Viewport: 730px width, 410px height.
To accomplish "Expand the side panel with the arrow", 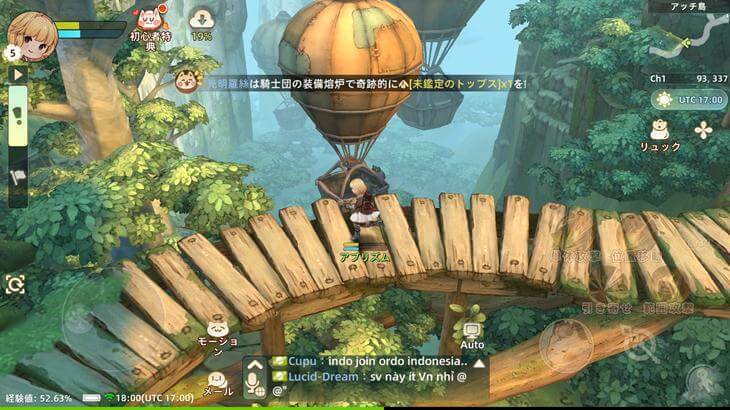I will tap(17, 73).
